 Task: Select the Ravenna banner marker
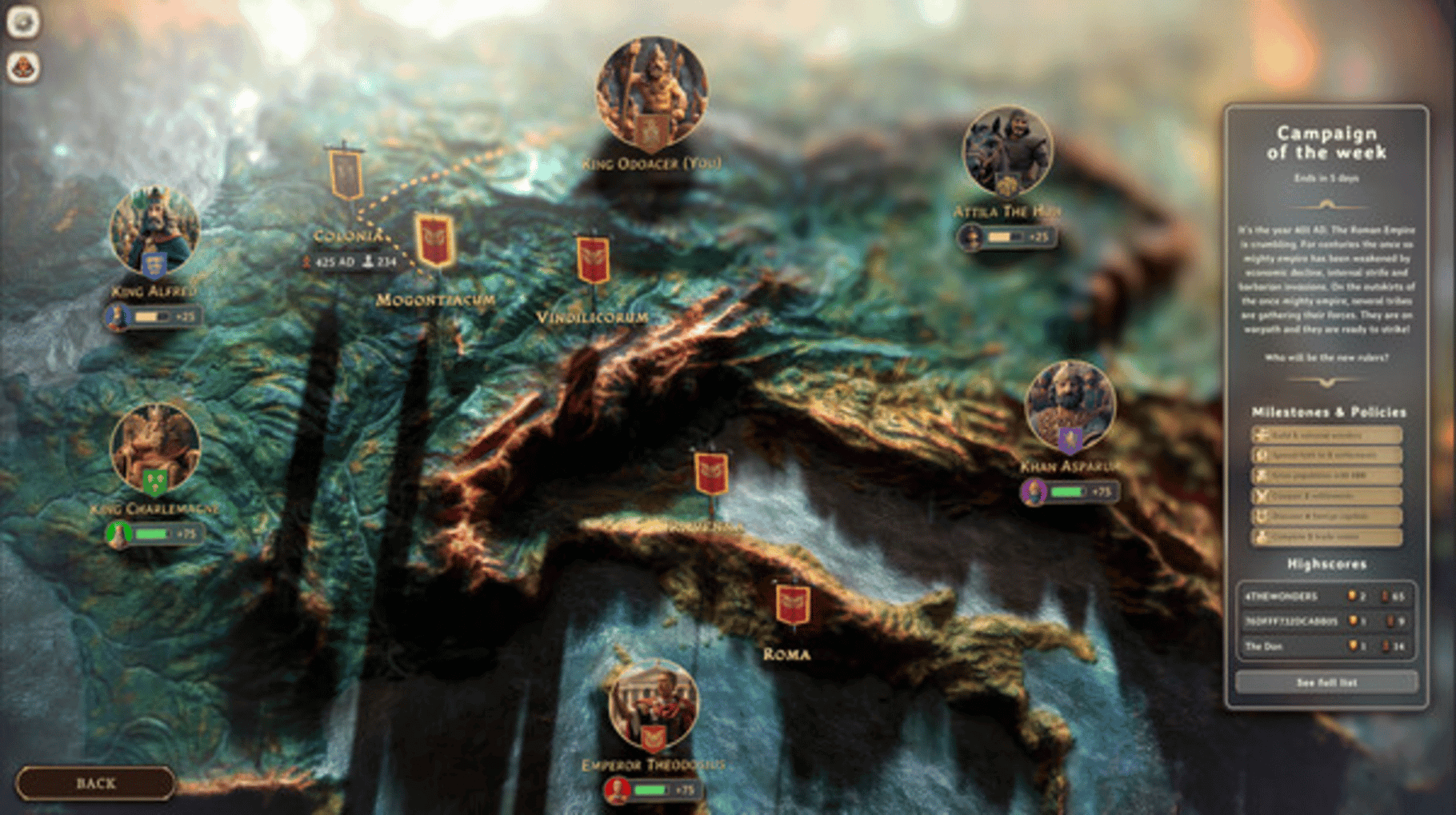(x=710, y=473)
